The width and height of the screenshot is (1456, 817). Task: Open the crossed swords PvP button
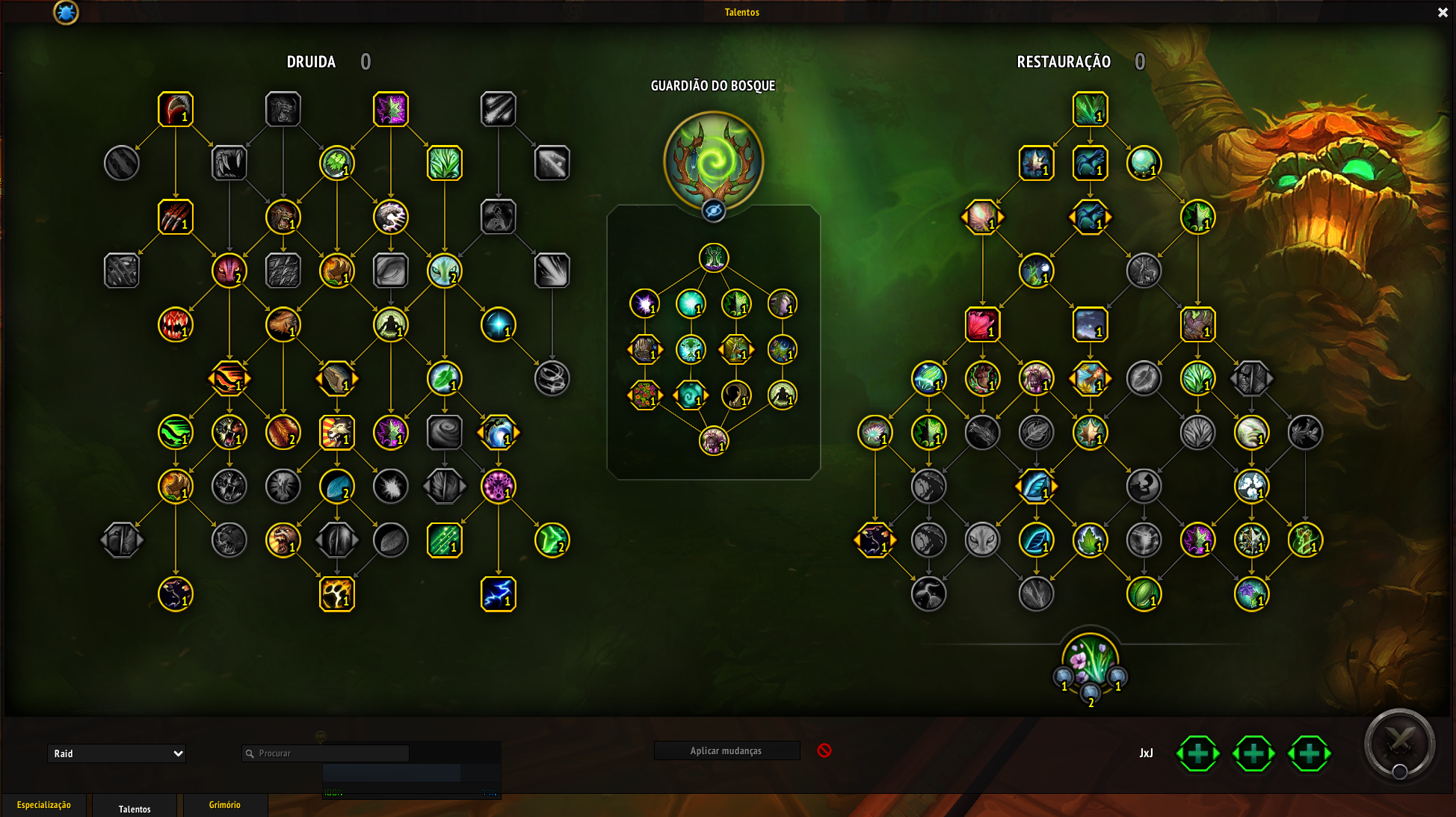click(1400, 744)
